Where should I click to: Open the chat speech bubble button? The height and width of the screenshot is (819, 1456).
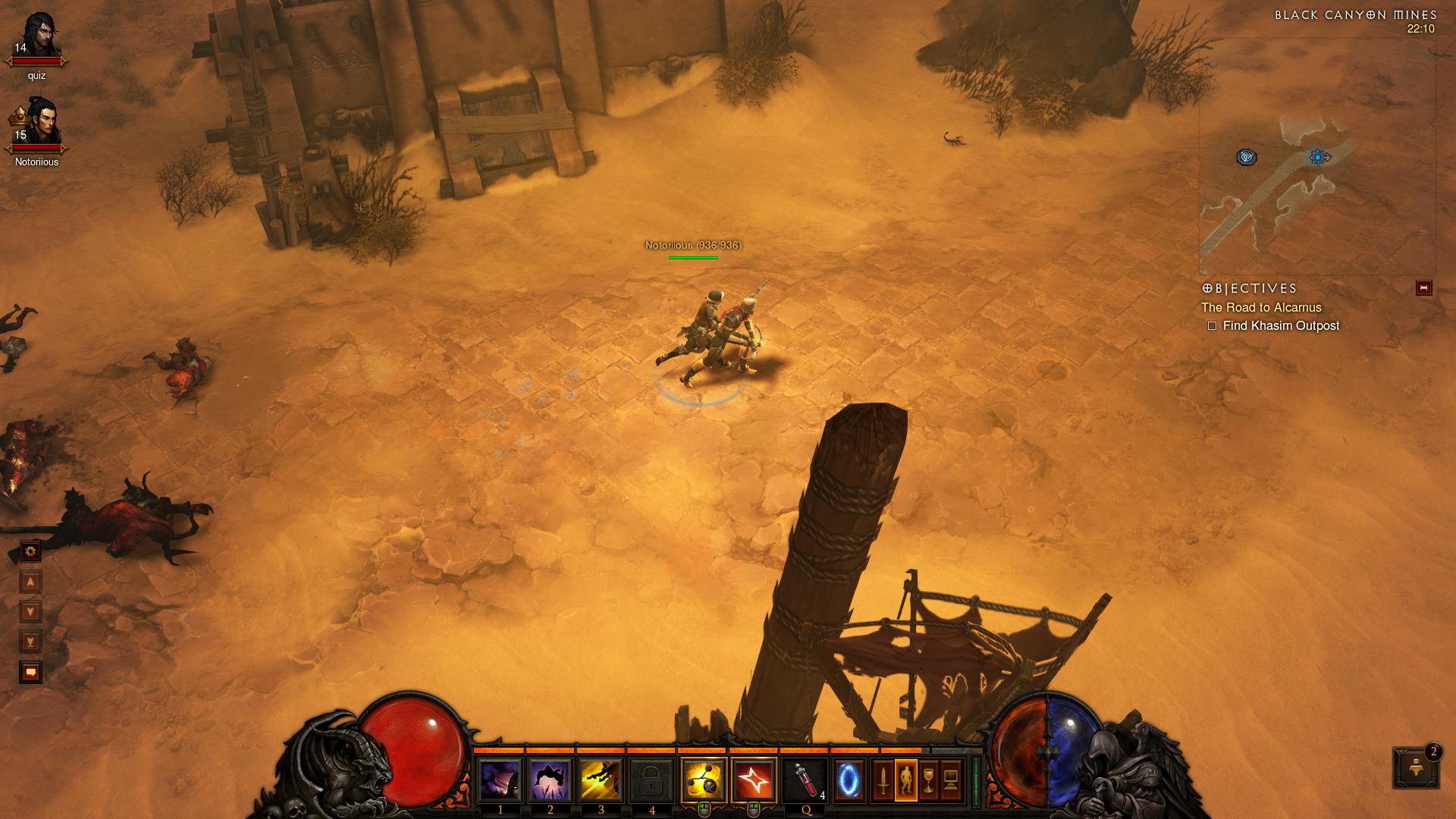pyautogui.click(x=30, y=672)
